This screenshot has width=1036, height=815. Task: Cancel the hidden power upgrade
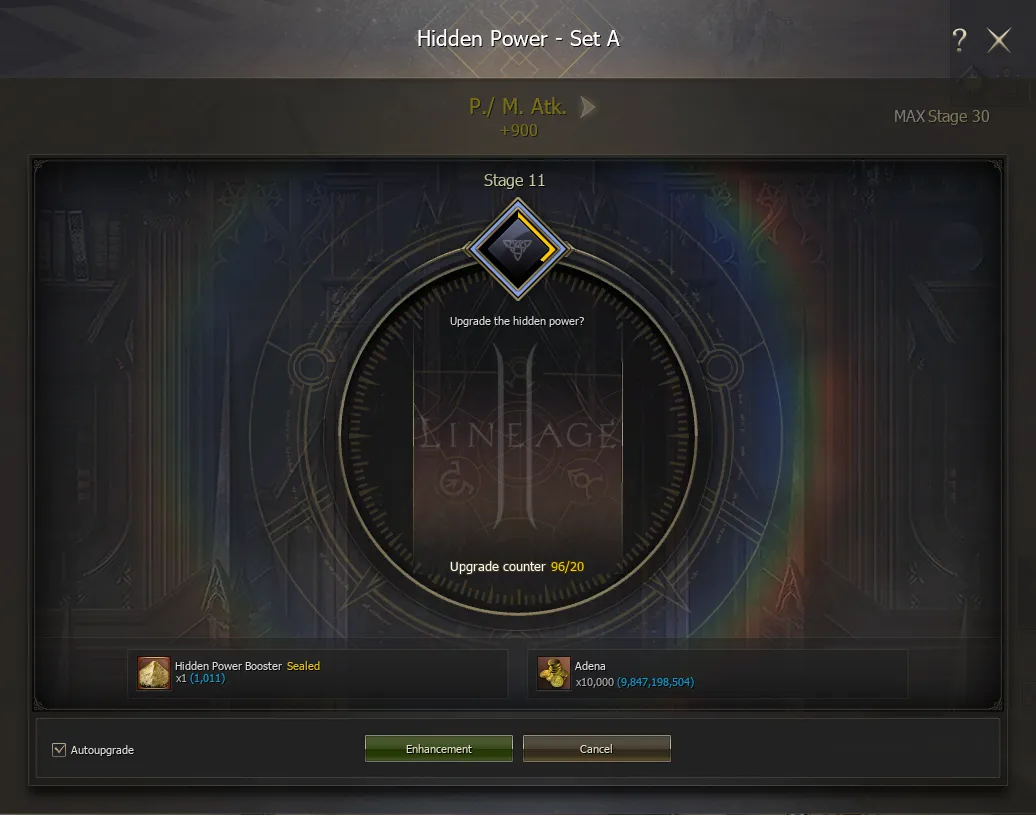596,749
